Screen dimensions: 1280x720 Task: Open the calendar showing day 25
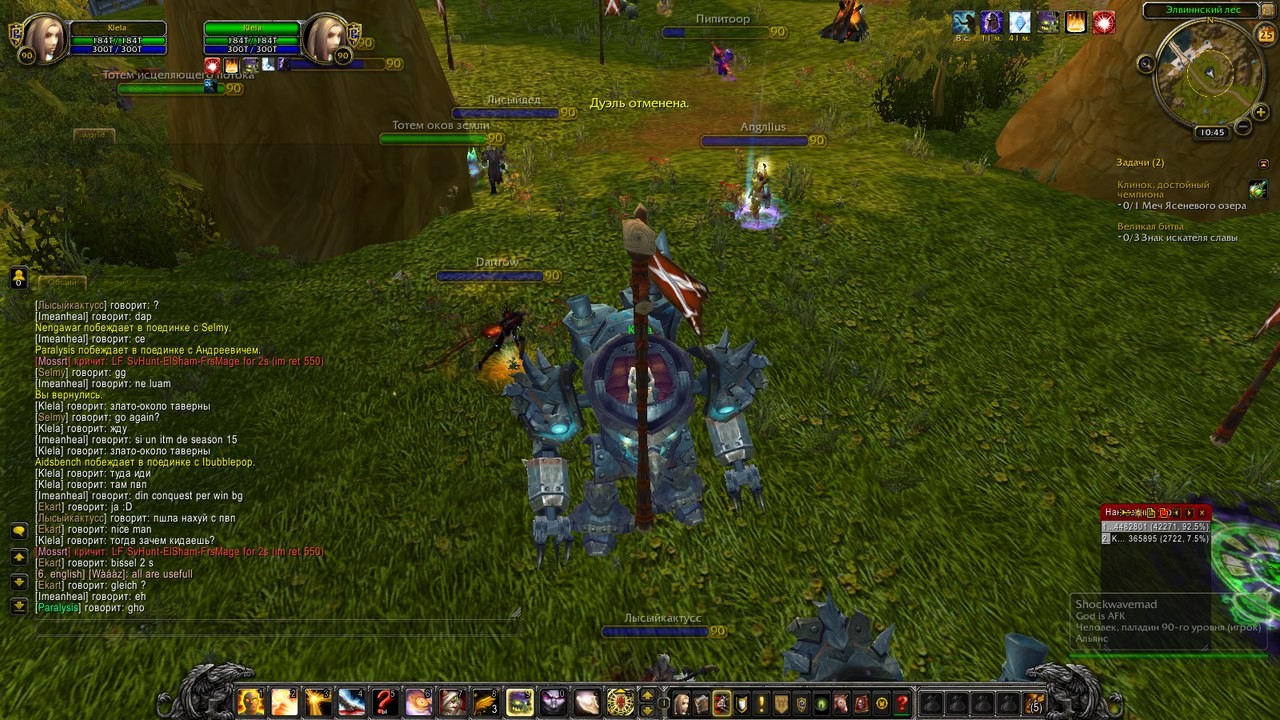tap(1265, 35)
